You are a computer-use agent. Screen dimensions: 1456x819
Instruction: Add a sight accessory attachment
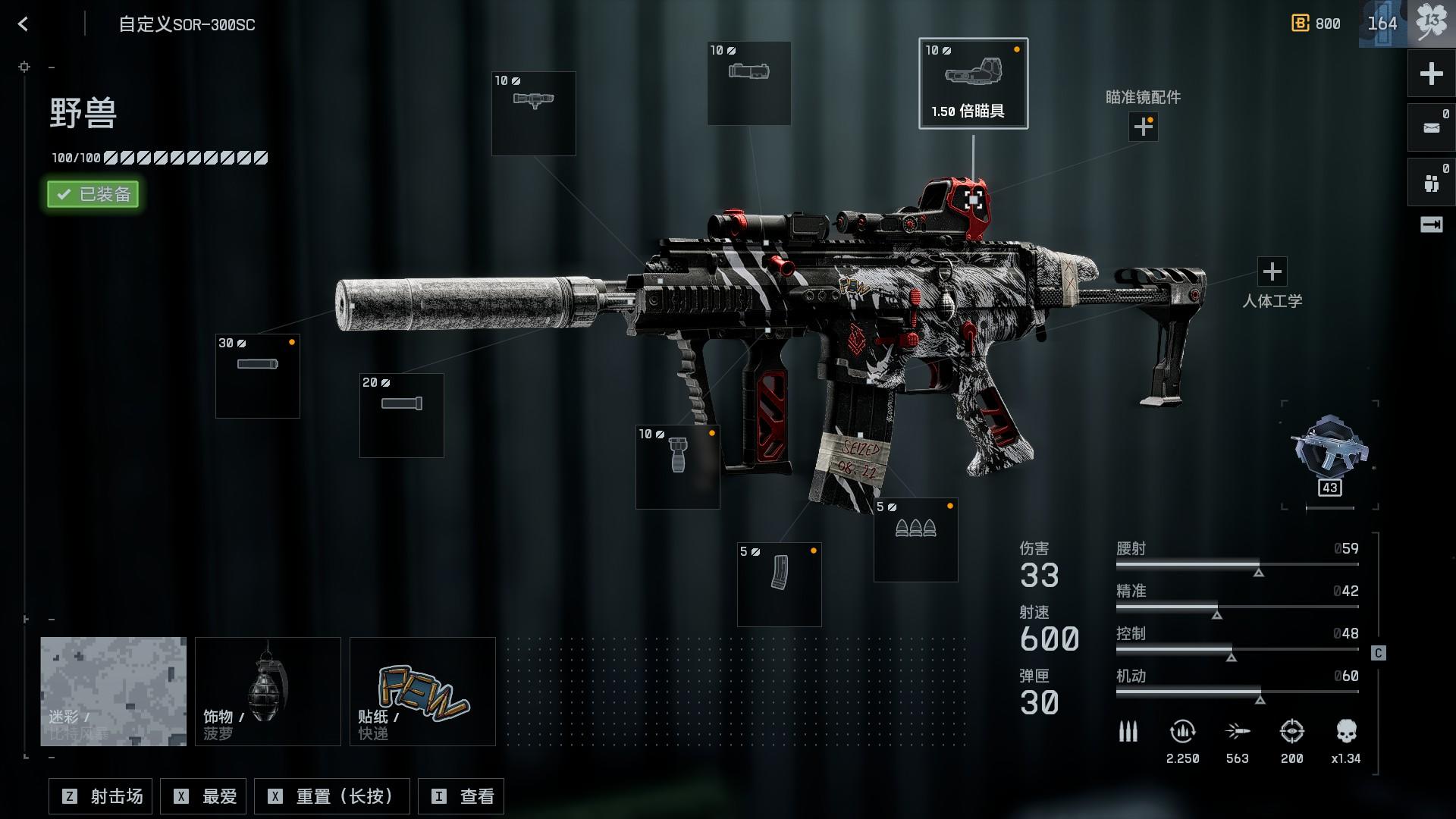click(1143, 127)
